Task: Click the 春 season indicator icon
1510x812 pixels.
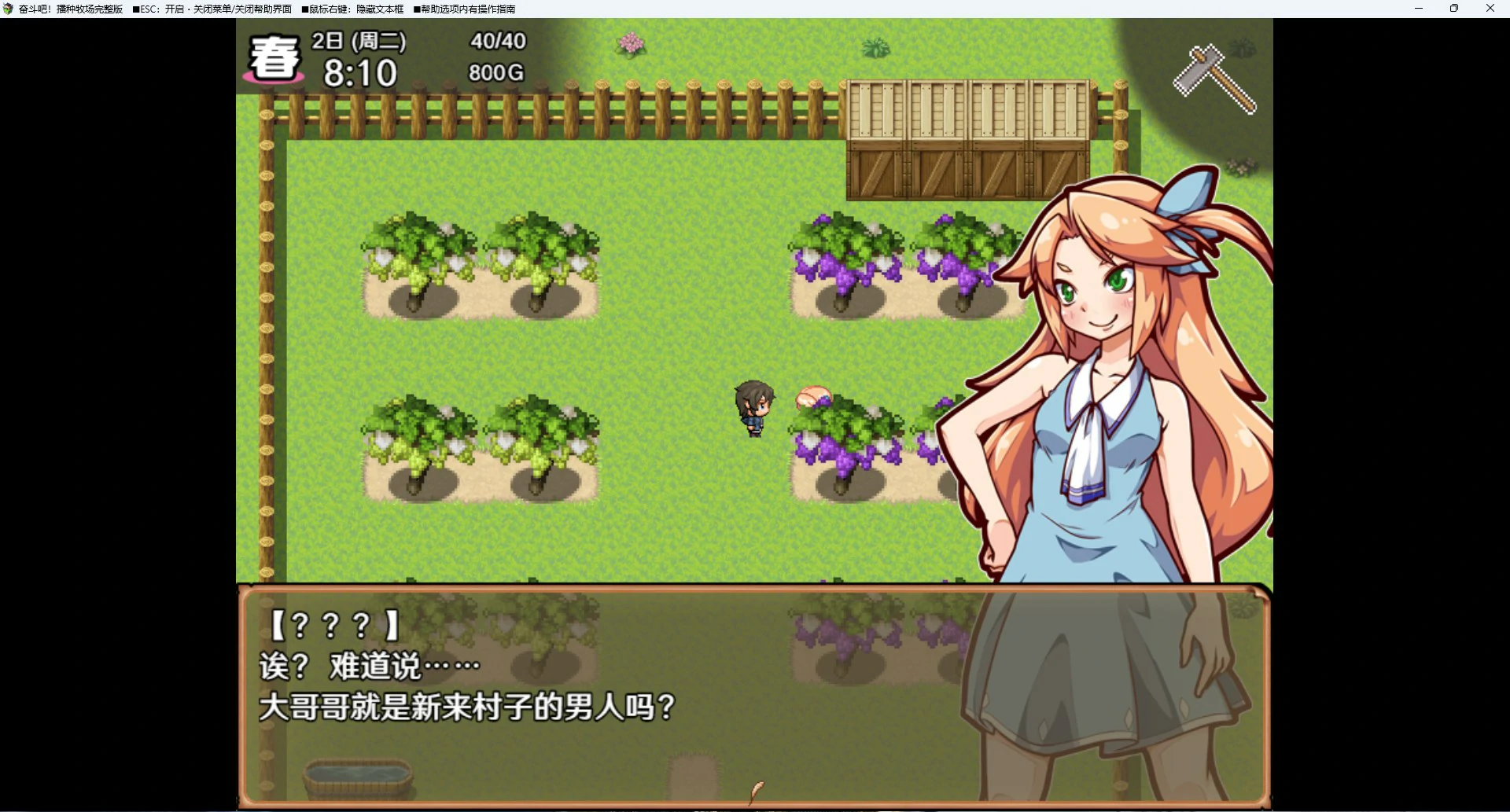Action: (273, 57)
